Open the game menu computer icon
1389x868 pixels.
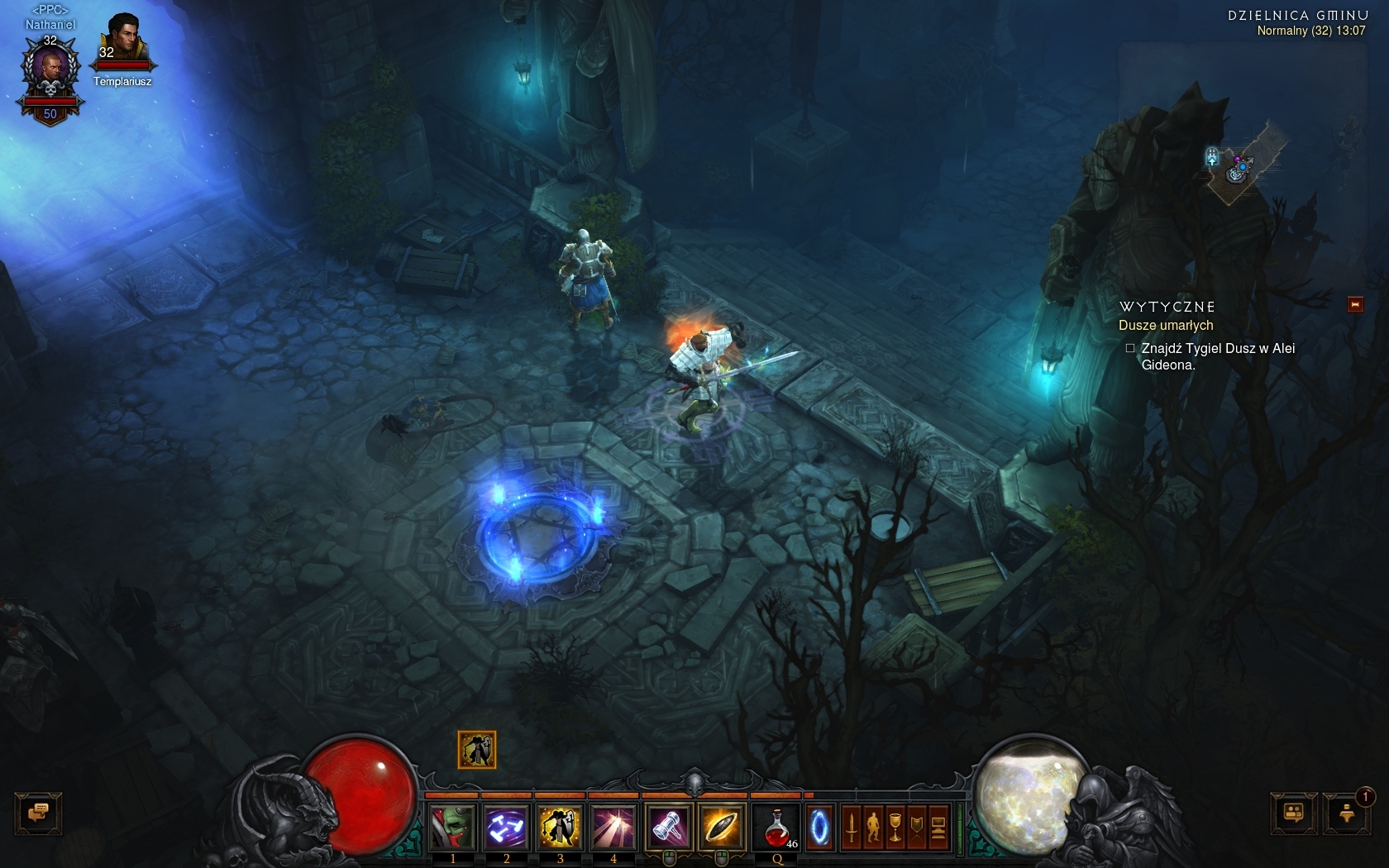pyautogui.click(x=938, y=827)
